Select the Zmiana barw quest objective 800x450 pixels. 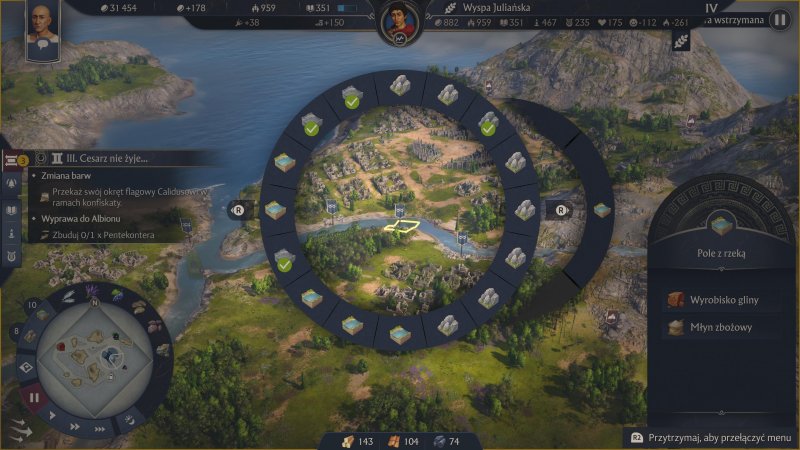[x=68, y=177]
